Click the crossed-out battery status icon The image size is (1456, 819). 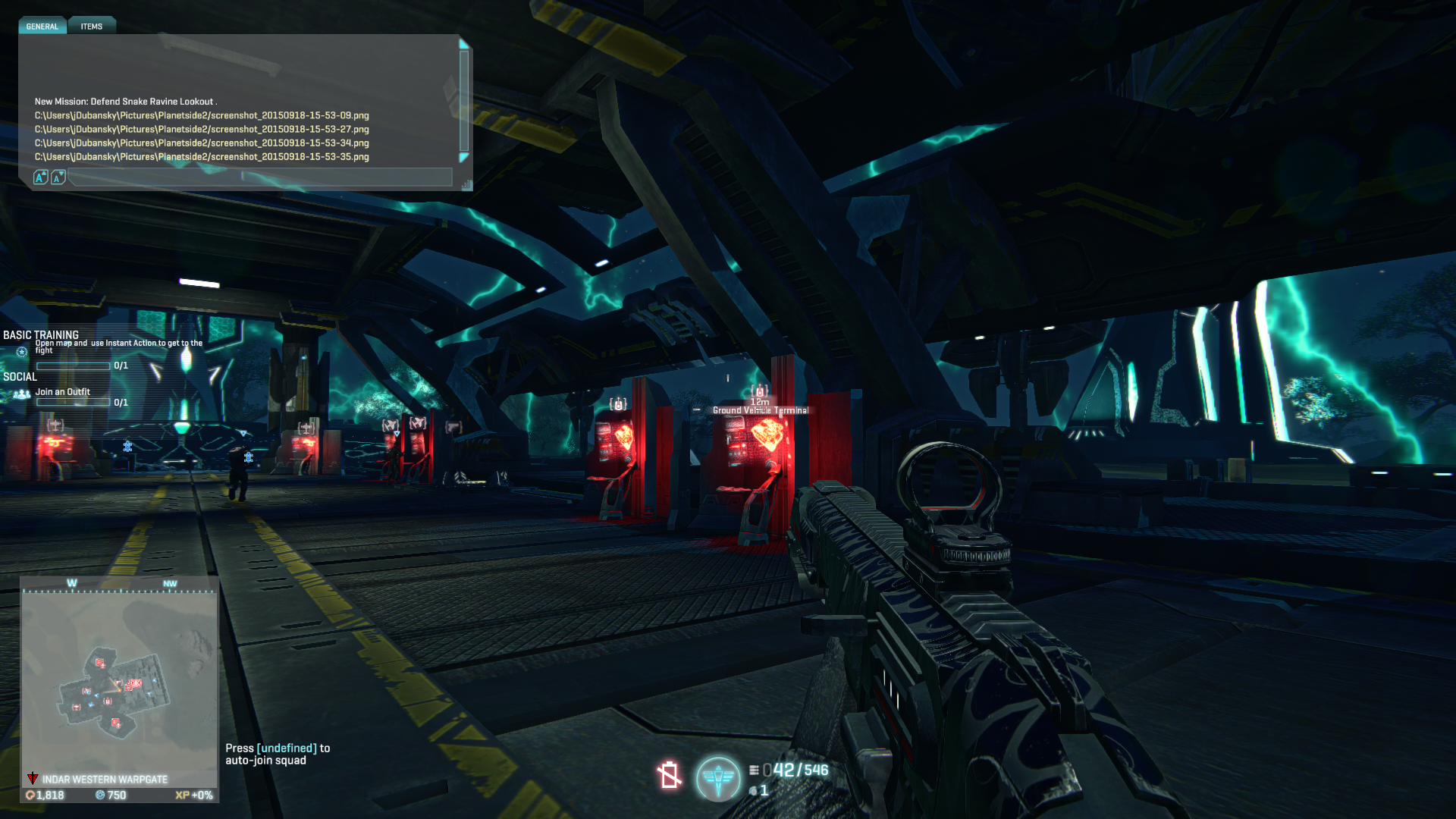click(x=669, y=775)
